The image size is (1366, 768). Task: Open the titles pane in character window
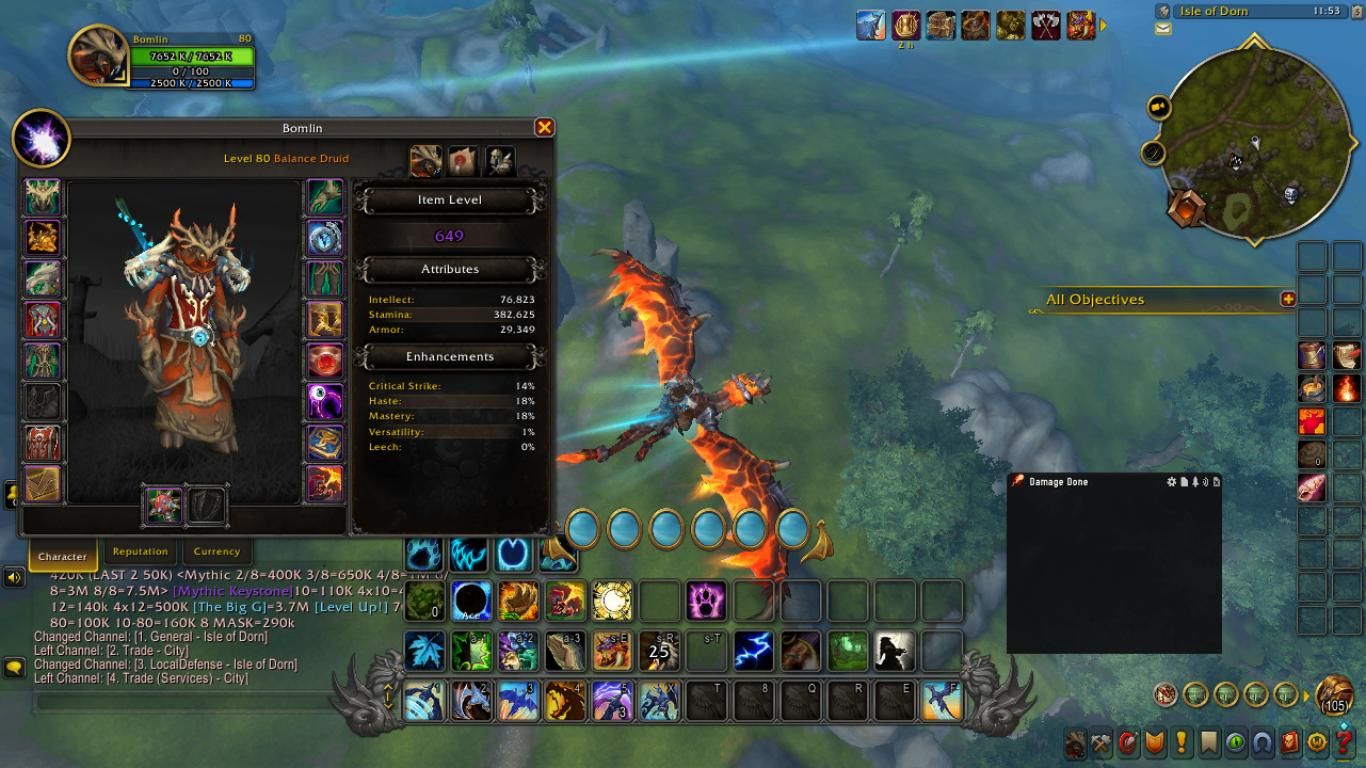(x=463, y=160)
